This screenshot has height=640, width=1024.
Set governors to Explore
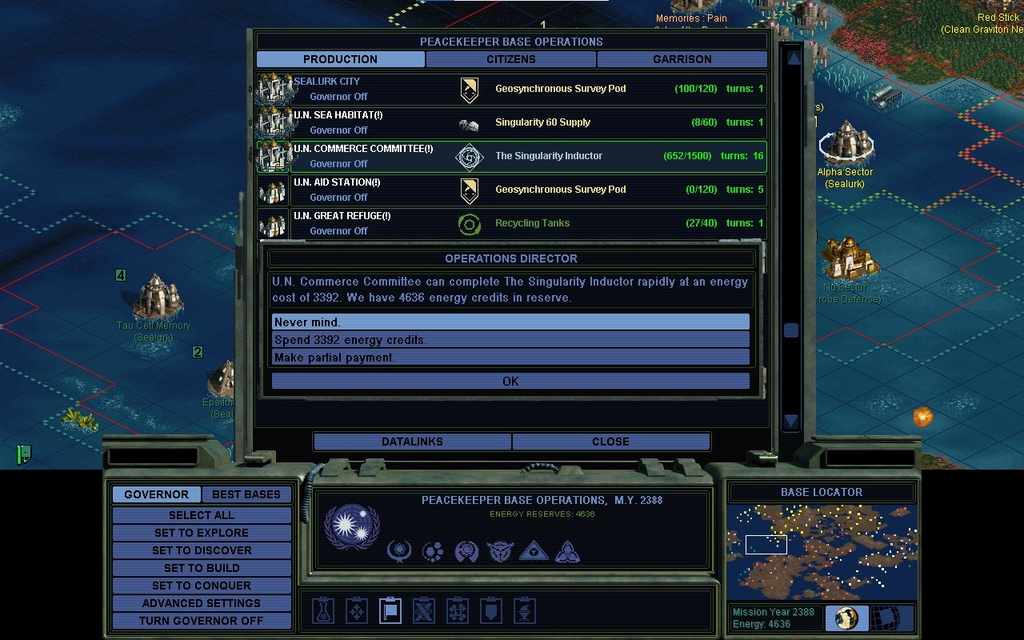[201, 533]
